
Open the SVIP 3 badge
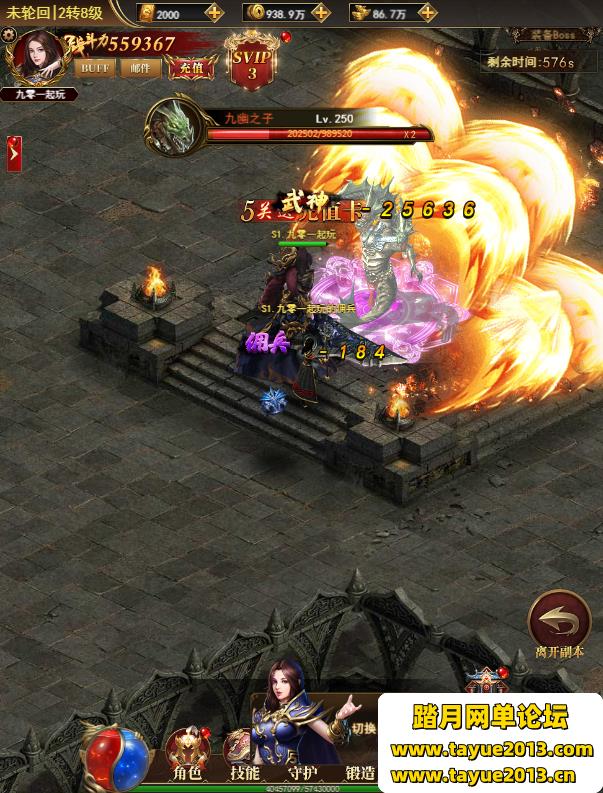(251, 63)
